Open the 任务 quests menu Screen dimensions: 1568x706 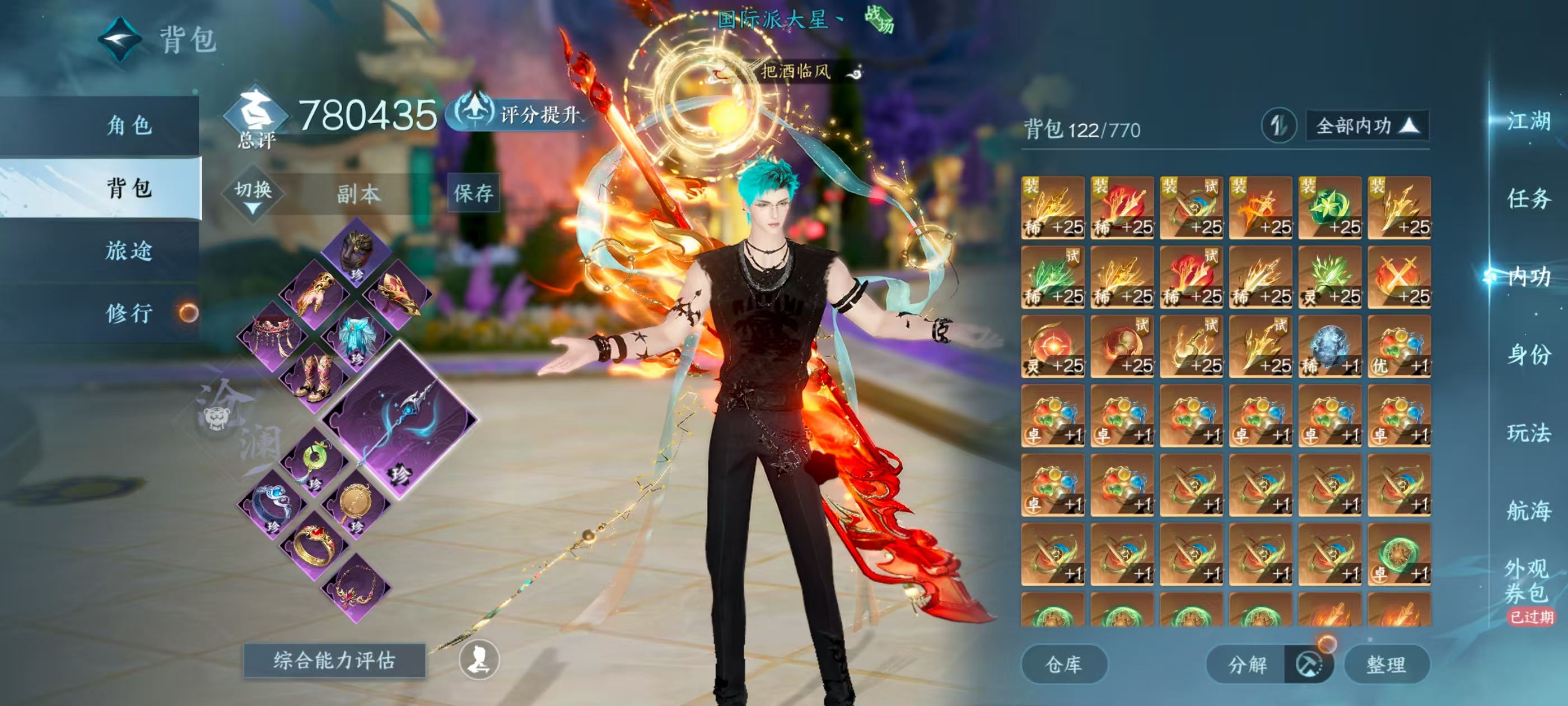pyautogui.click(x=1528, y=198)
